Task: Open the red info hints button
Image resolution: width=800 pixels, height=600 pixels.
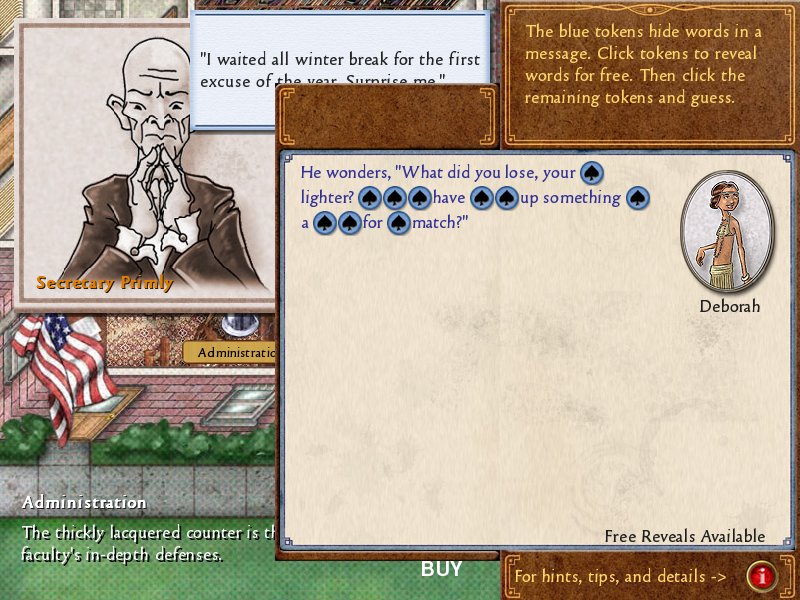Action: point(762,576)
